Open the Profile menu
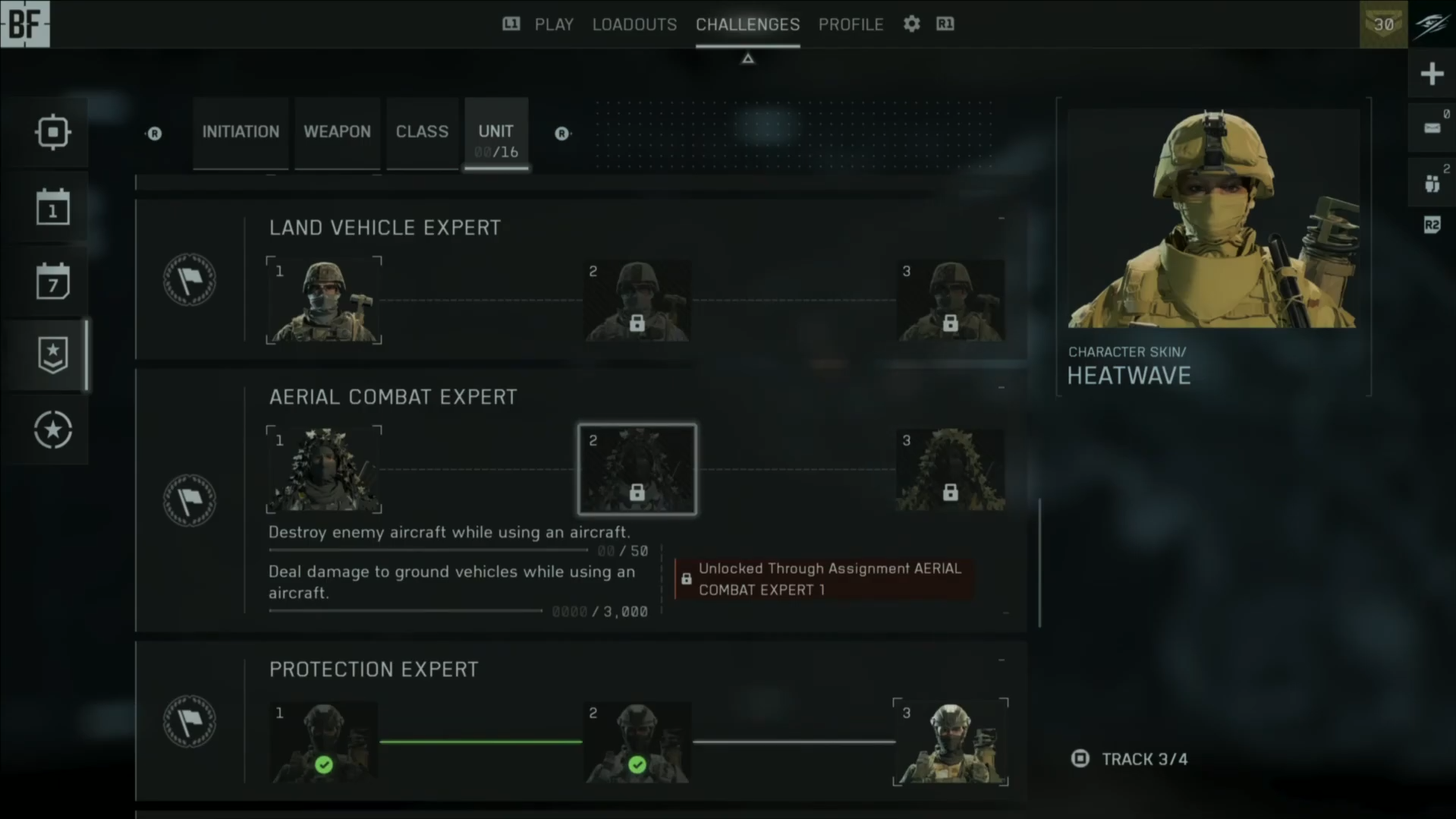 tap(851, 24)
